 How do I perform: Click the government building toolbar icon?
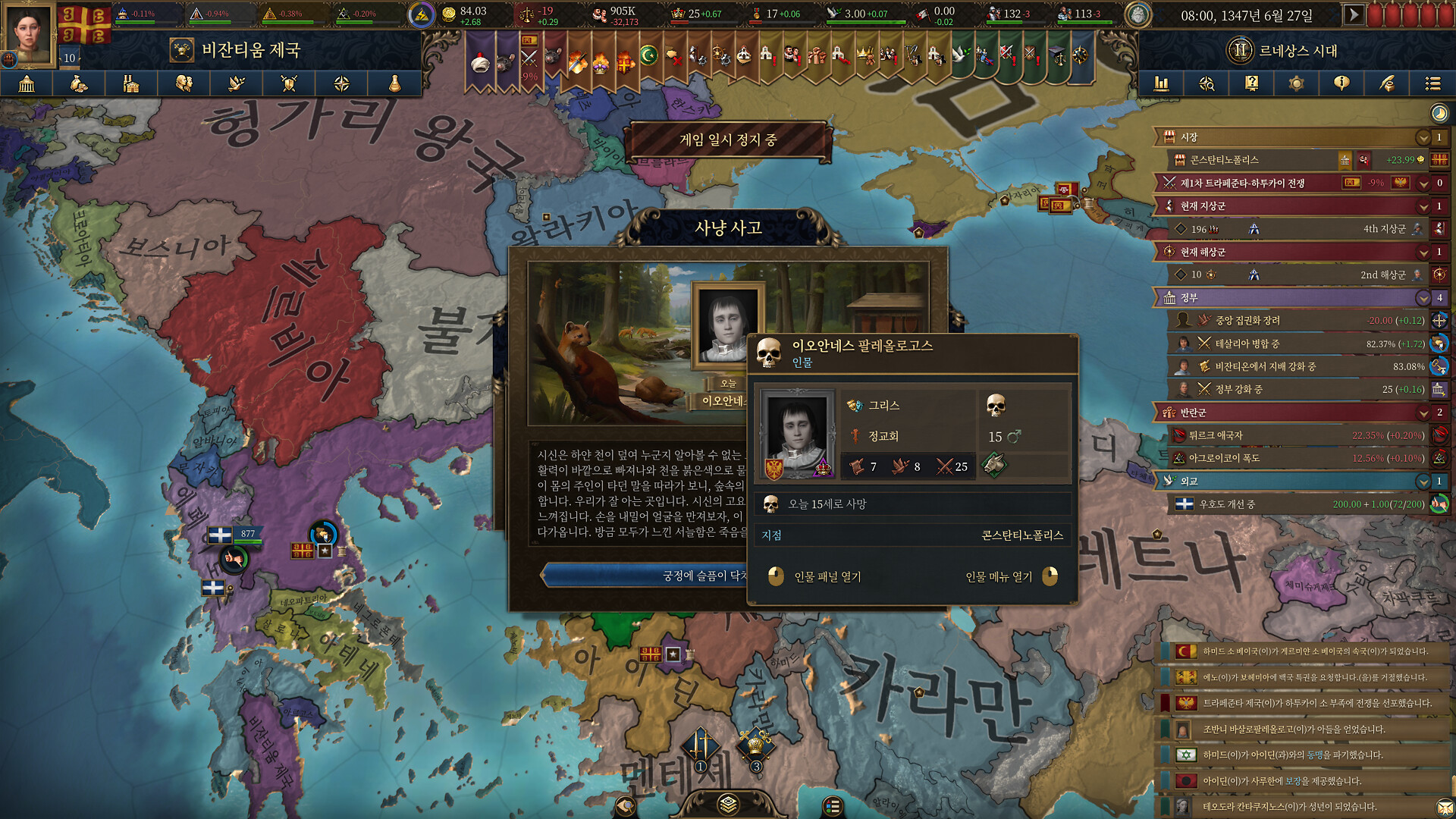(27, 83)
